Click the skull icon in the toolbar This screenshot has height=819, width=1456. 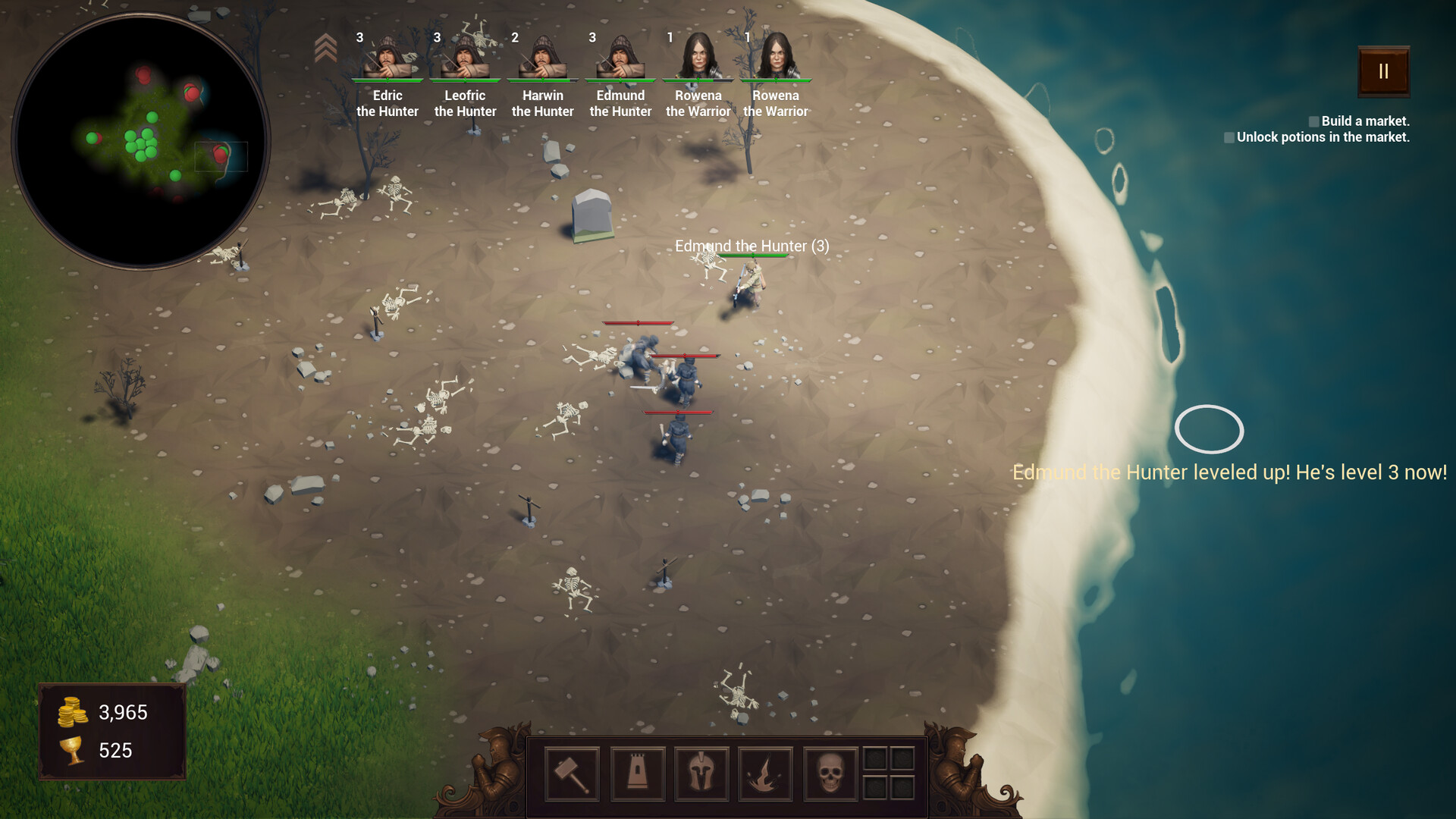(x=830, y=773)
